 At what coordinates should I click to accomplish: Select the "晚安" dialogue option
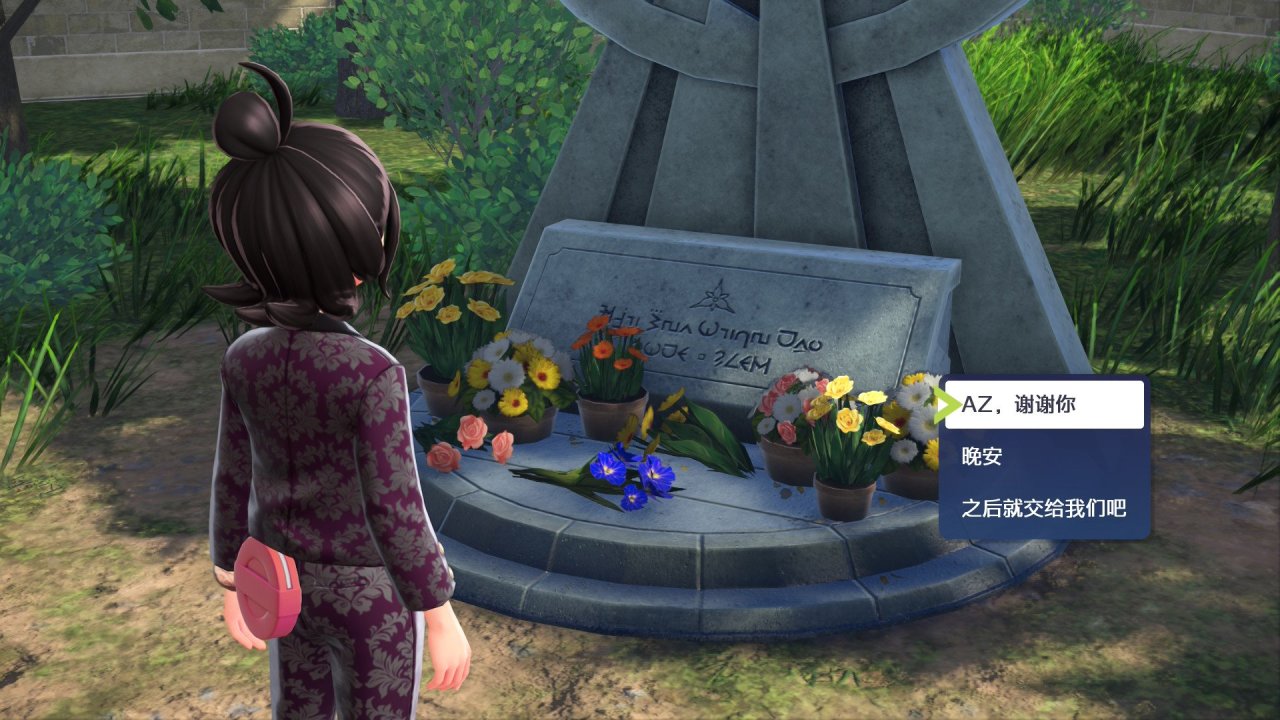coord(1044,457)
